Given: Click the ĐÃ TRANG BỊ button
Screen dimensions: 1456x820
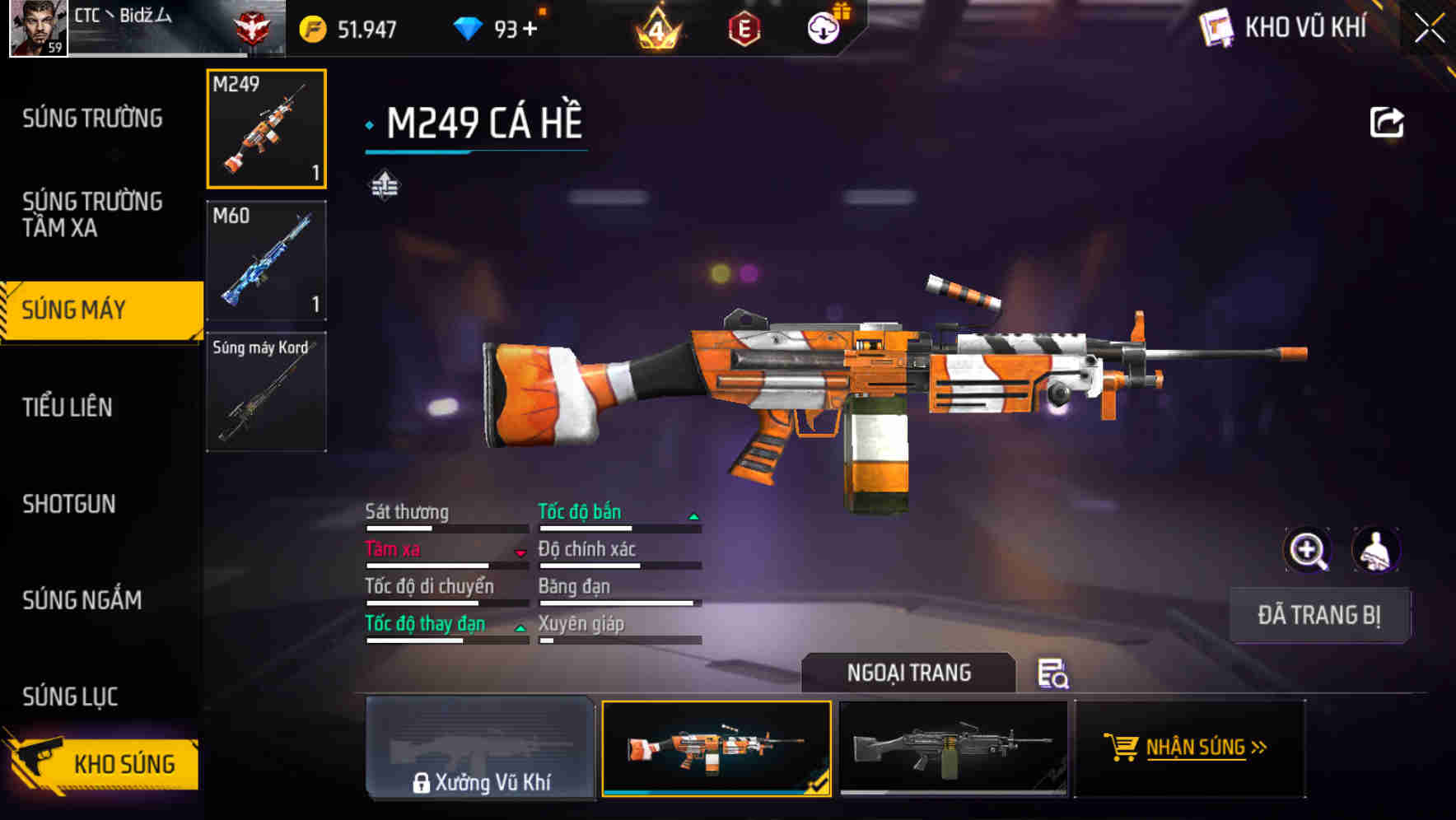Looking at the screenshot, I should coord(1319,615).
